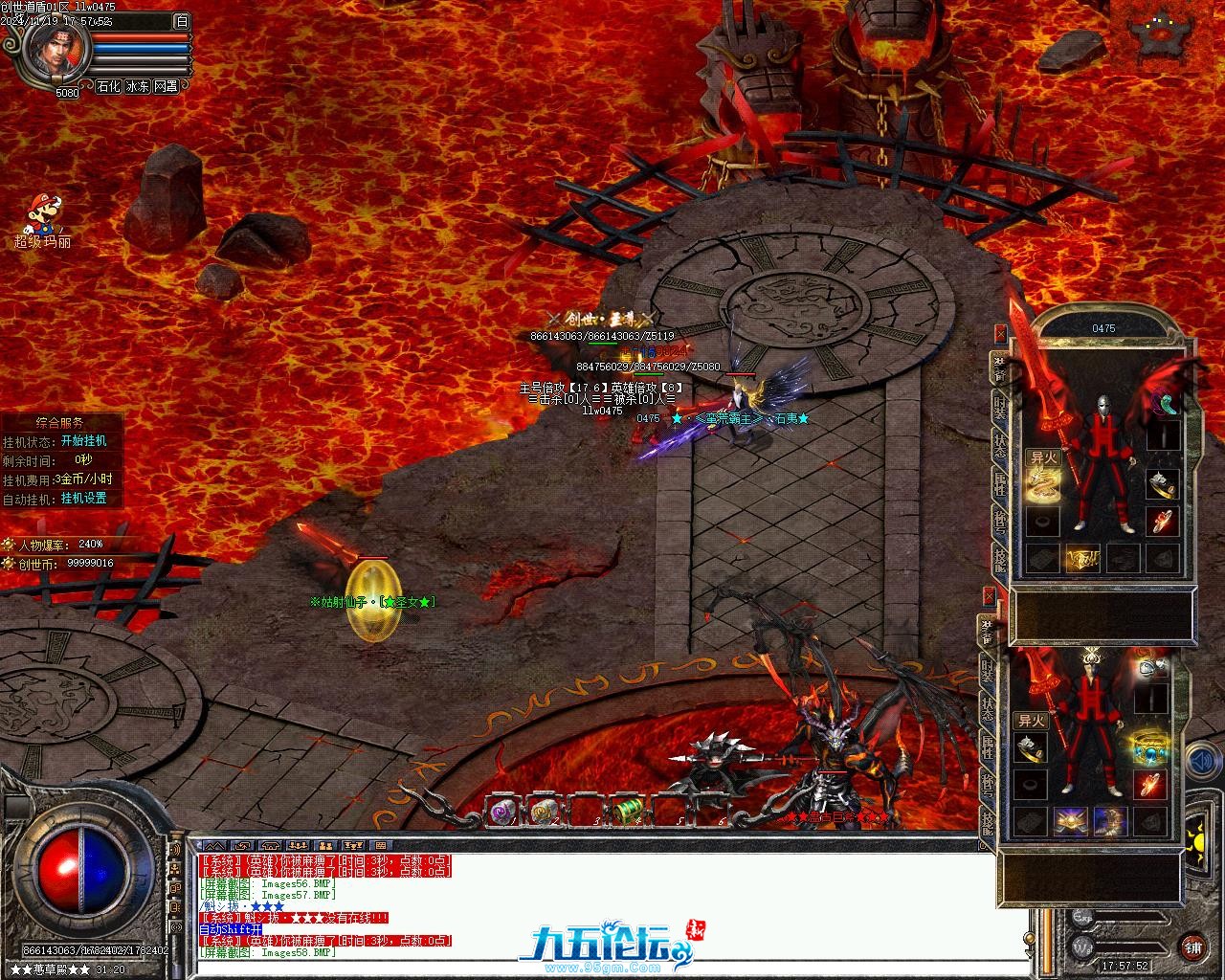Close the lower hero equipment panel
Image resolution: width=1225 pixels, height=980 pixels.
pyautogui.click(x=988, y=597)
